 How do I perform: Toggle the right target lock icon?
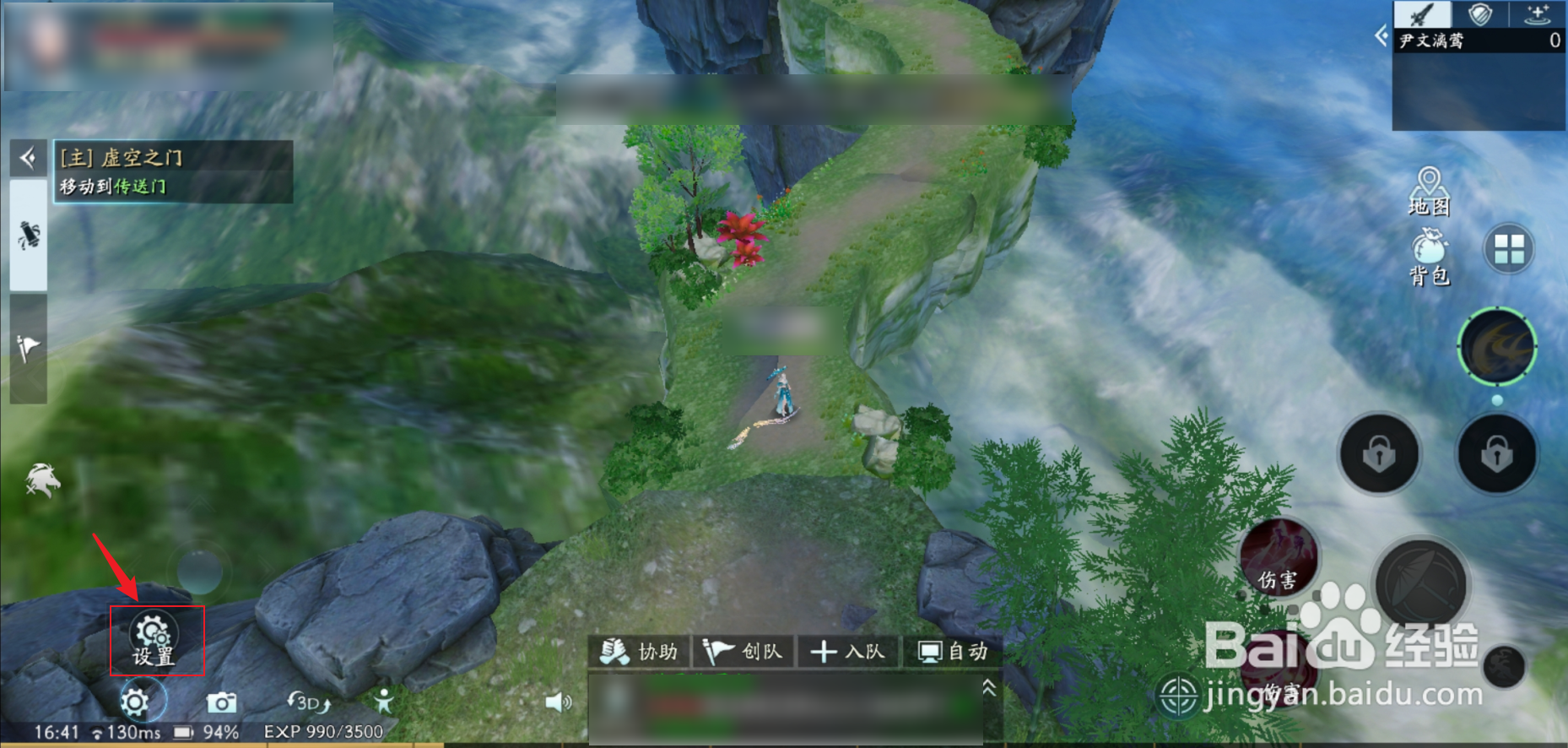click(1497, 453)
